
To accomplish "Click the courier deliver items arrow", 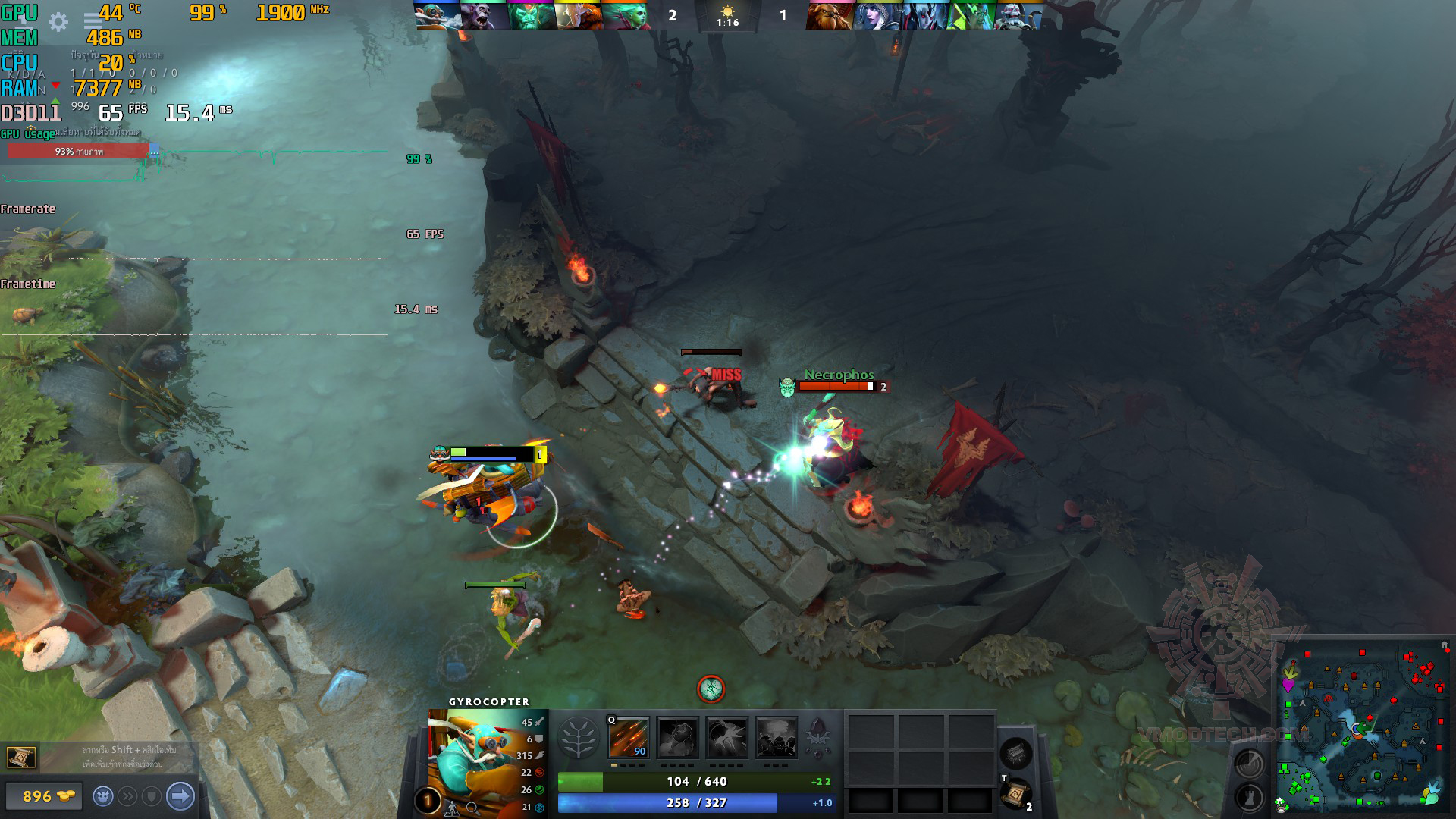I will (x=180, y=796).
